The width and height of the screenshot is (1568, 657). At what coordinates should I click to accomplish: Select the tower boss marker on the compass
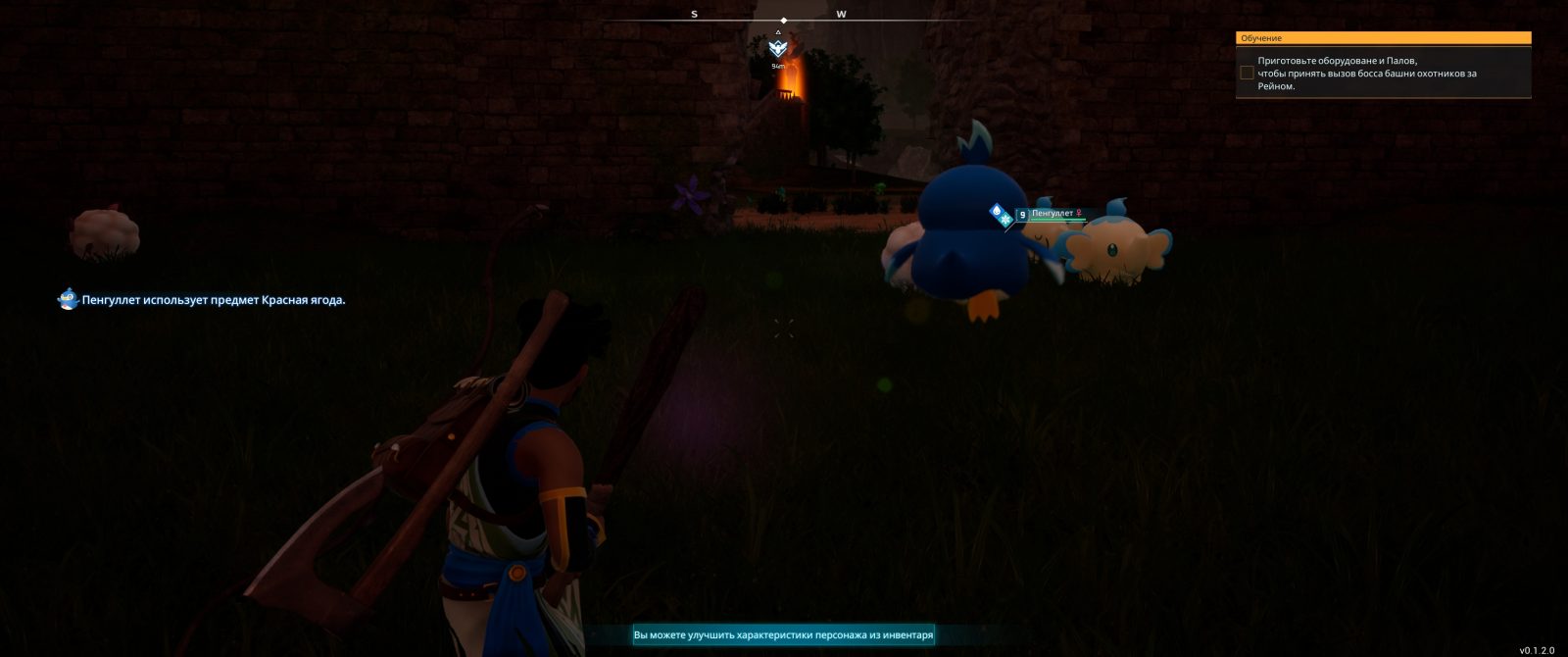pos(778,48)
